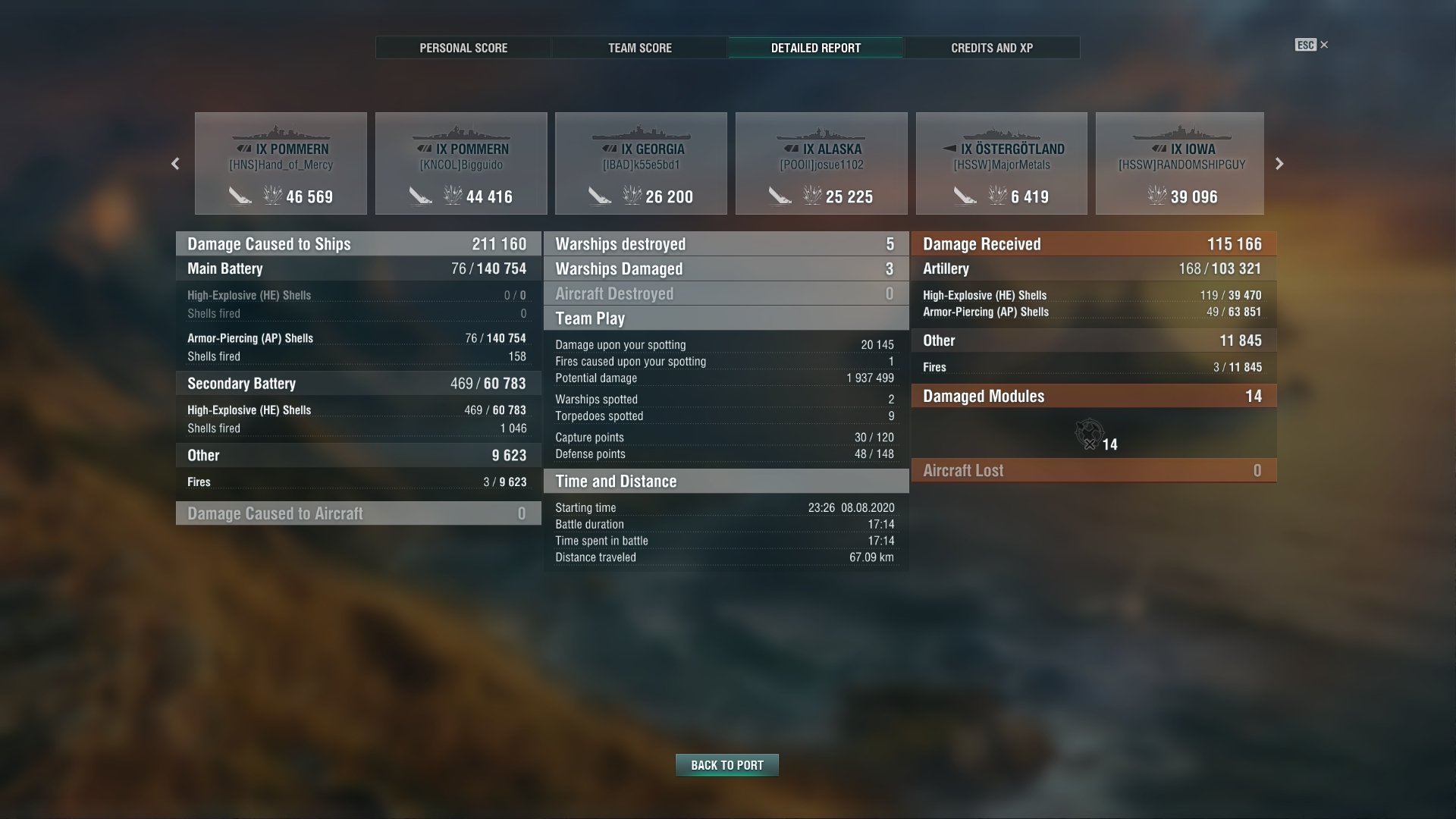Select the IX Iowa ship card
Screen dimensions: 1456x819
click(1180, 164)
